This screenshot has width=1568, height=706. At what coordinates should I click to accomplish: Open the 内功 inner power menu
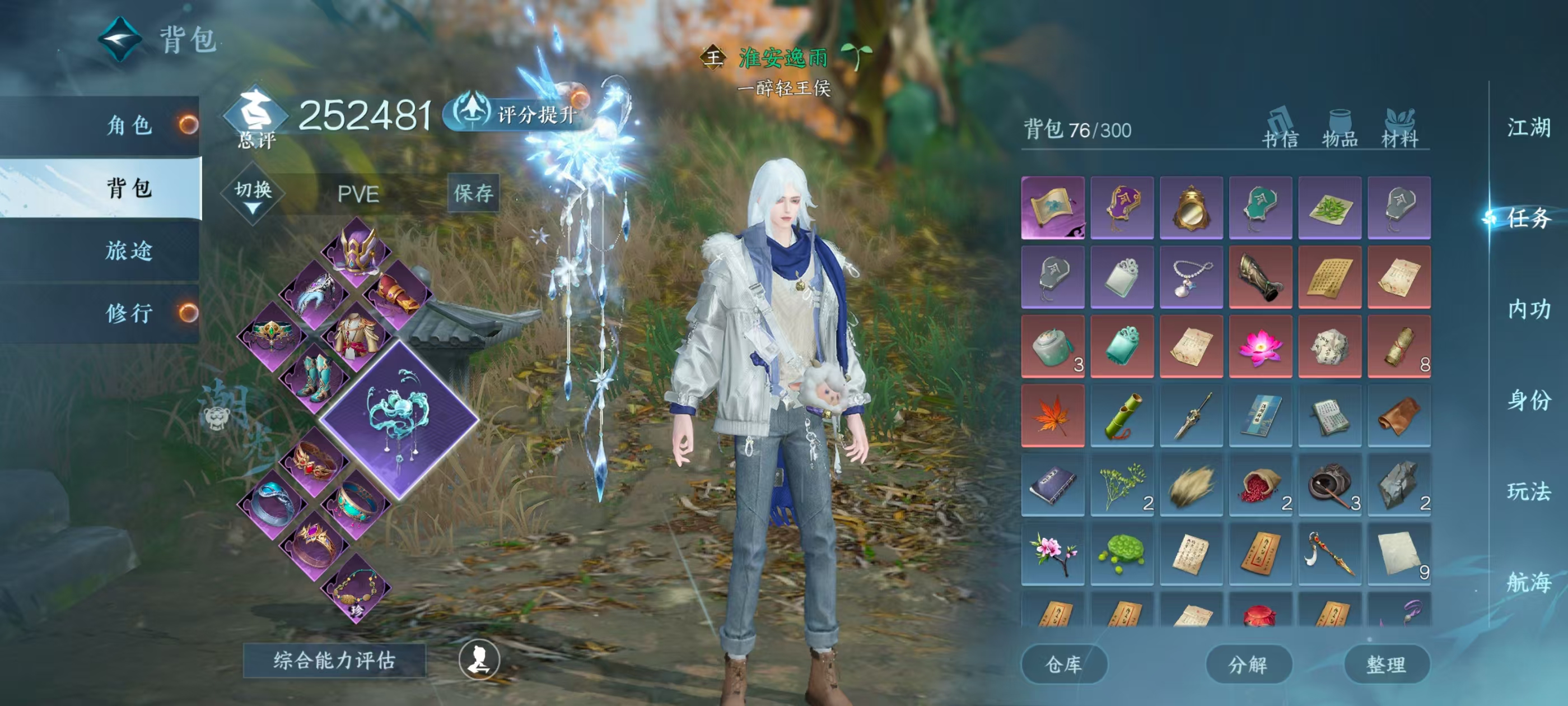click(x=1528, y=309)
